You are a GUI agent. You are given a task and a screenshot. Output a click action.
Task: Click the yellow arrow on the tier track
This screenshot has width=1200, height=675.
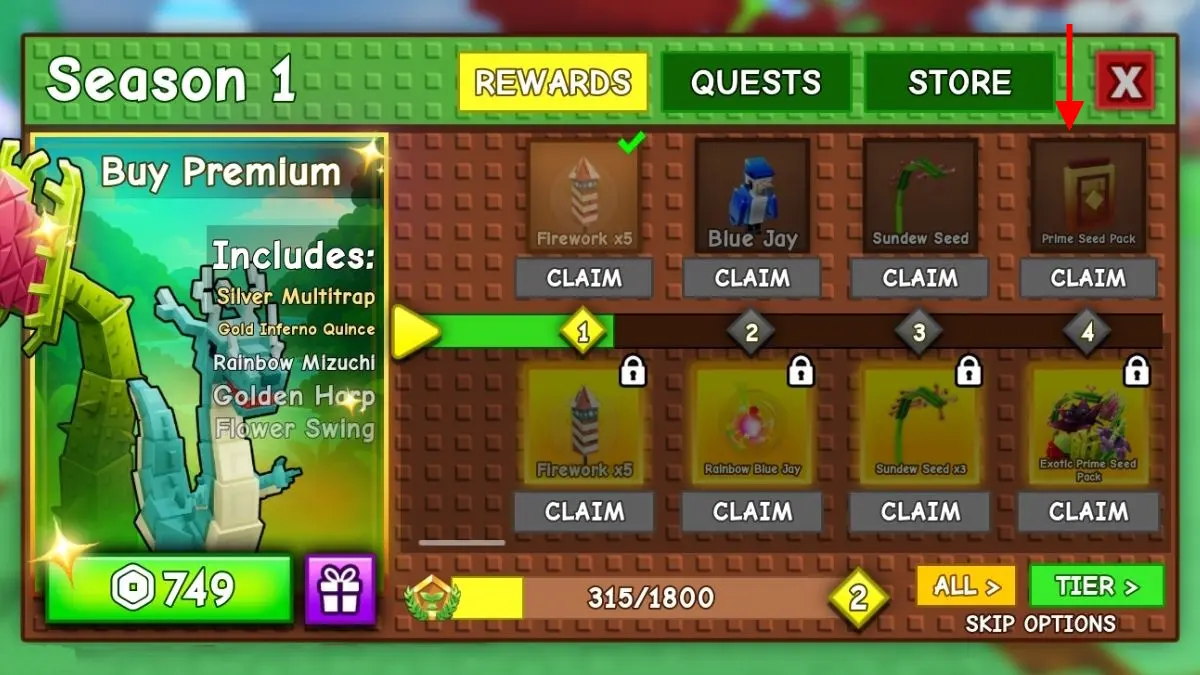[414, 332]
